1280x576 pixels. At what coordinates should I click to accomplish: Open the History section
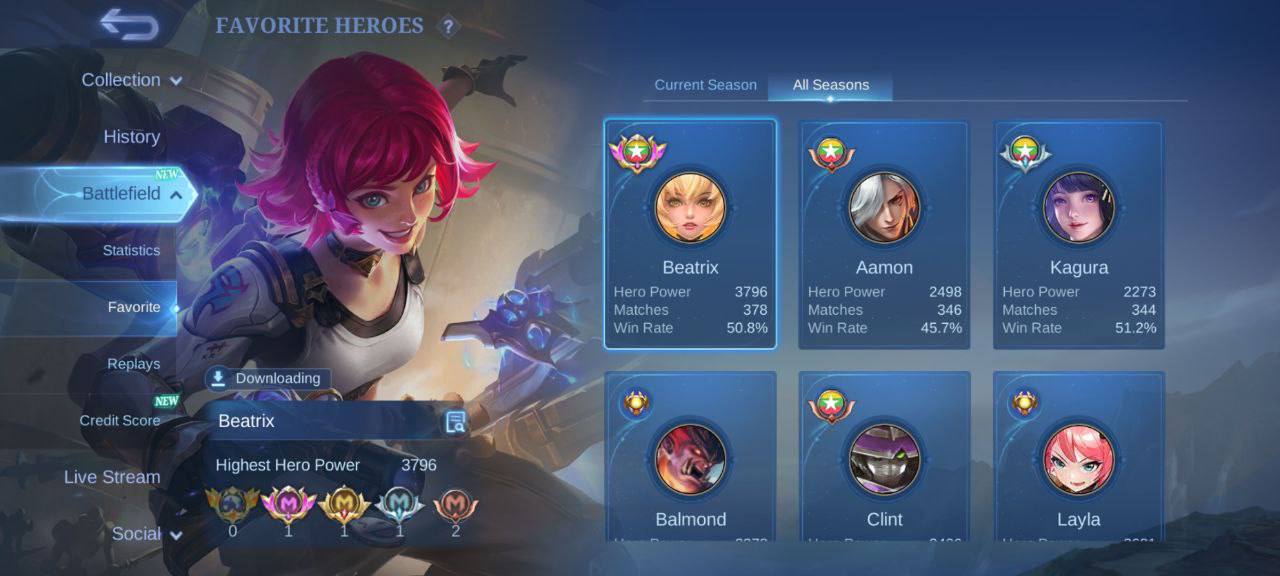click(131, 137)
